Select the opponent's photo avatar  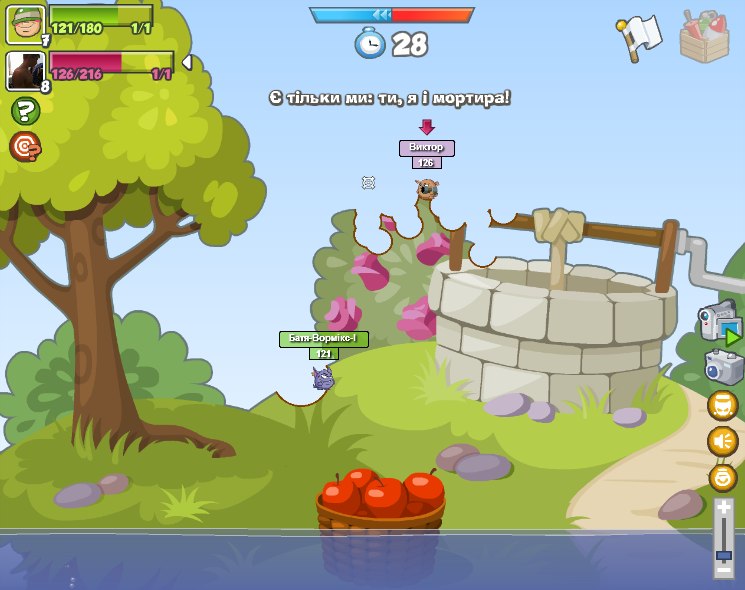pyautogui.click(x=25, y=71)
